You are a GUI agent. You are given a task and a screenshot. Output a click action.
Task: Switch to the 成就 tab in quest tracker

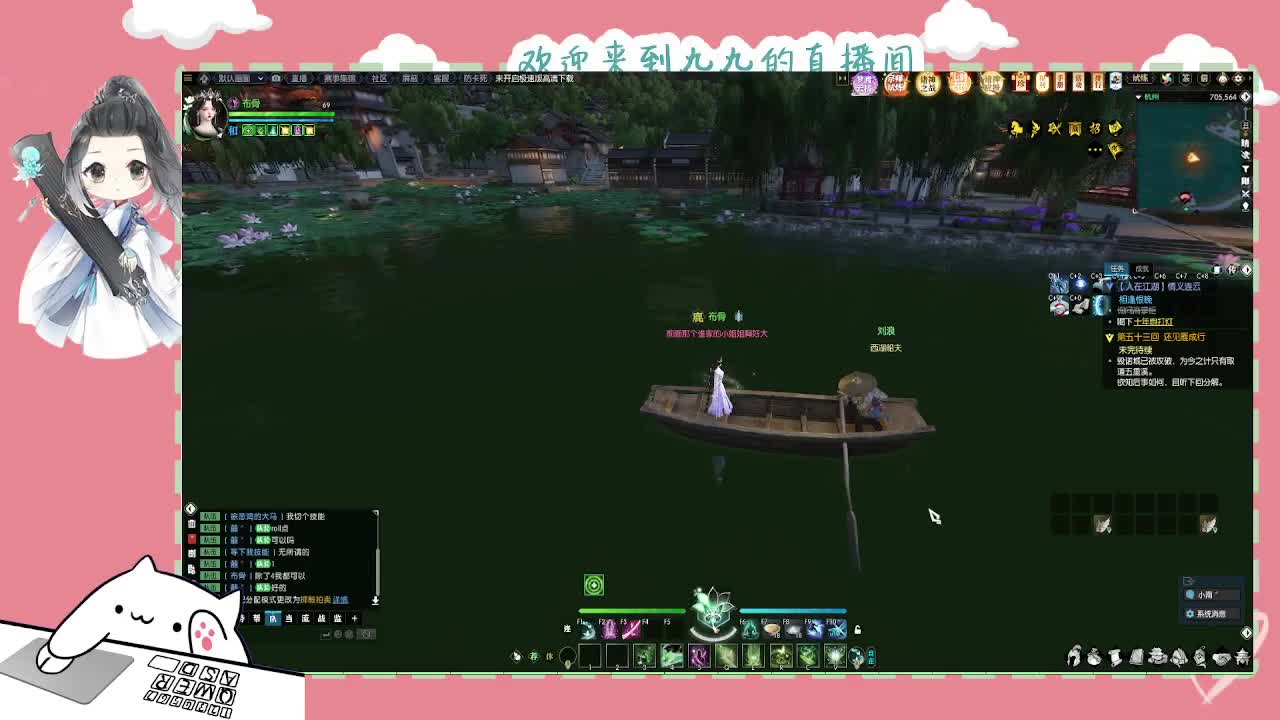pos(1141,268)
